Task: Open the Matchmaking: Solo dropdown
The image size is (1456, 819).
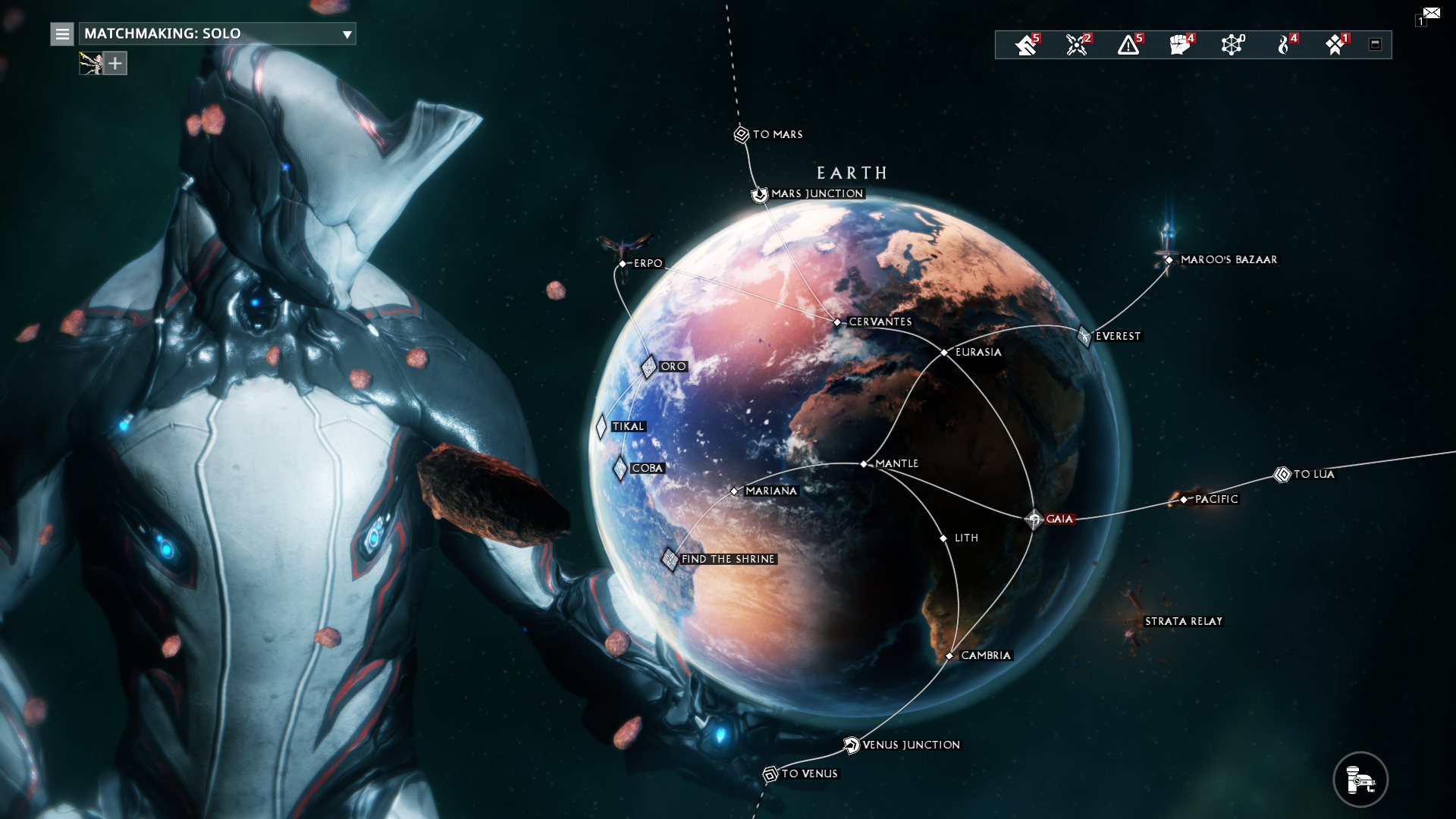Action: [217, 33]
